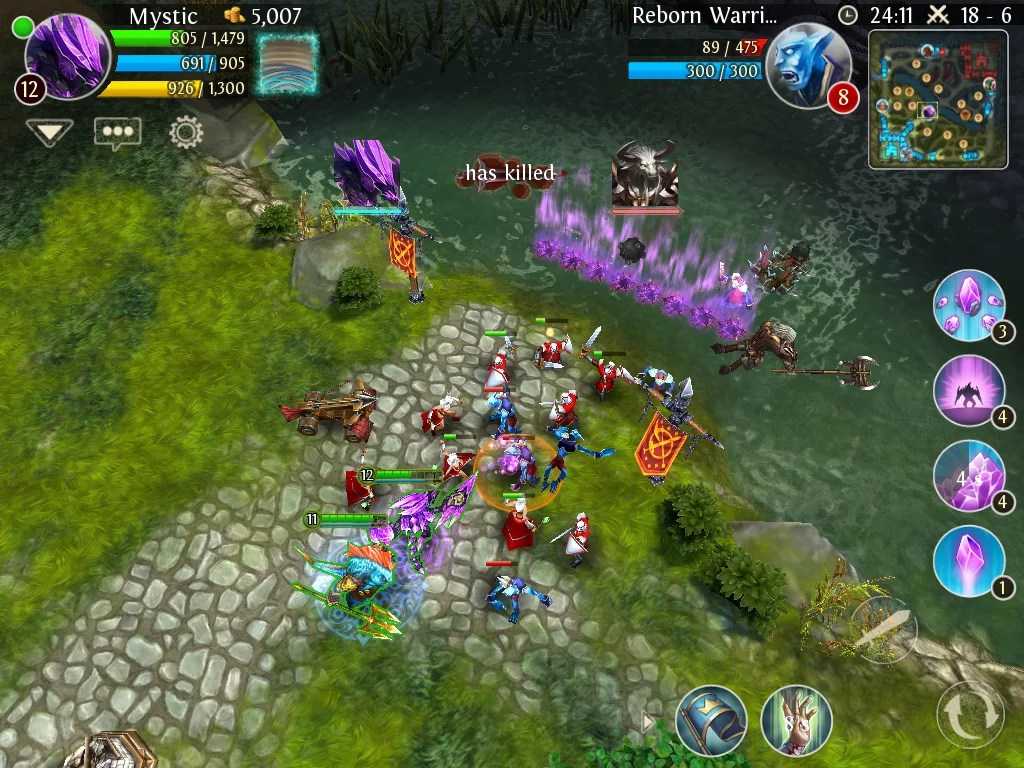Tap the sword basic attack button
This screenshot has height=768, width=1024.
click(884, 630)
